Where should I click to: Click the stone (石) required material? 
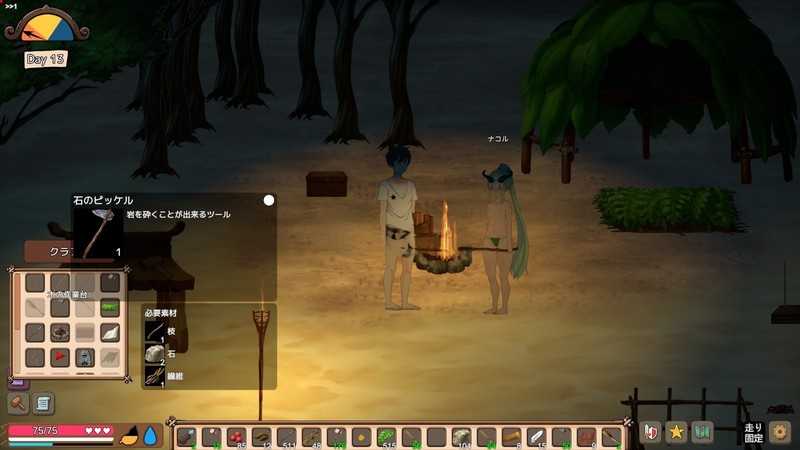pyautogui.click(x=155, y=354)
